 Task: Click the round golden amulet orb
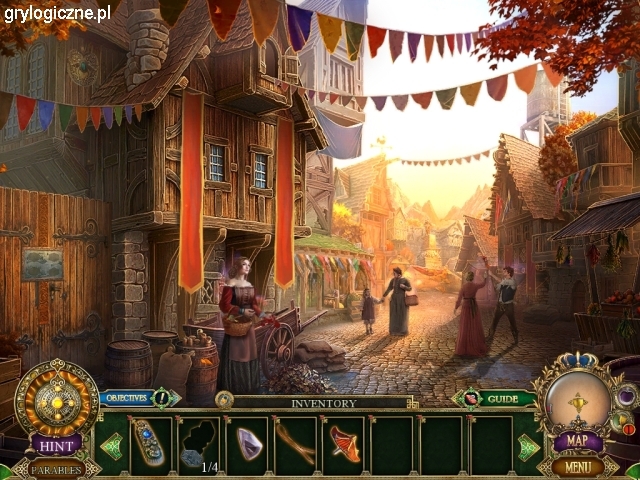(578, 400)
